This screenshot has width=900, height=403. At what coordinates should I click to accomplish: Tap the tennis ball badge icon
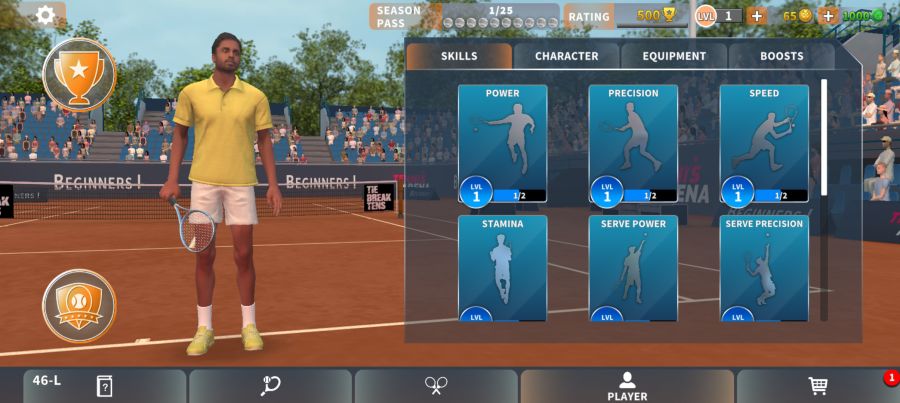(x=79, y=305)
